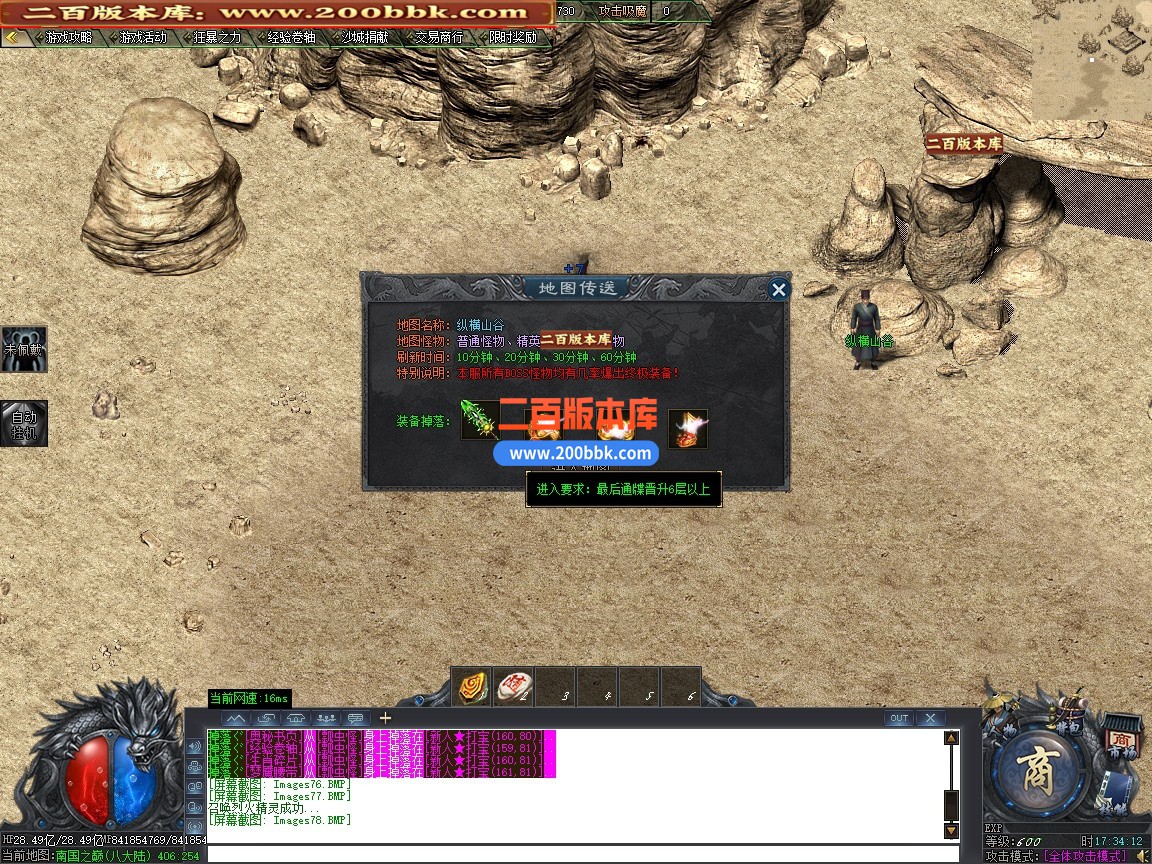Open the 游戏活动 events menu
The width and height of the screenshot is (1152, 864).
142,38
